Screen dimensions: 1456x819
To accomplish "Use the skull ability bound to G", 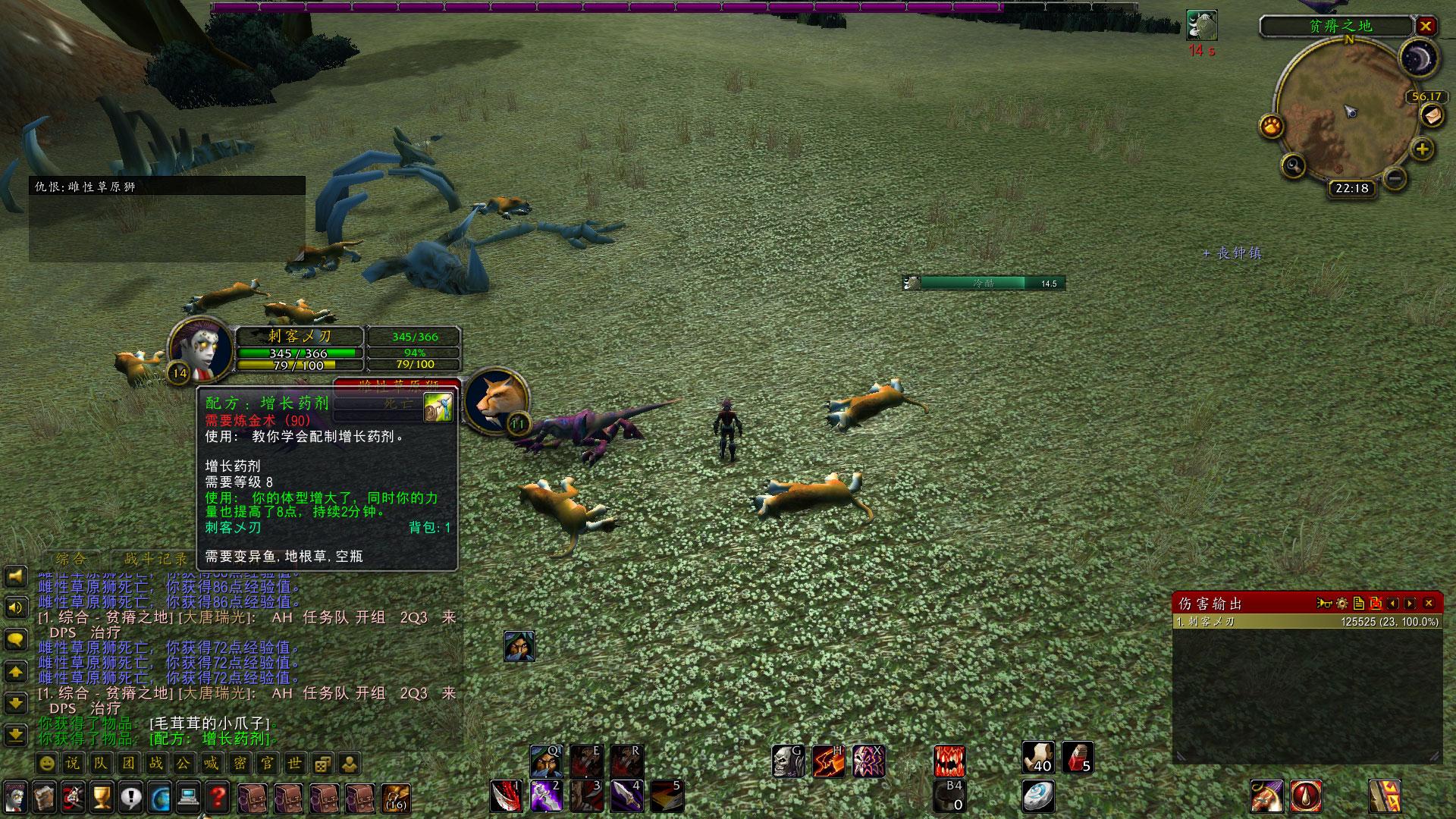I will 788,761.
